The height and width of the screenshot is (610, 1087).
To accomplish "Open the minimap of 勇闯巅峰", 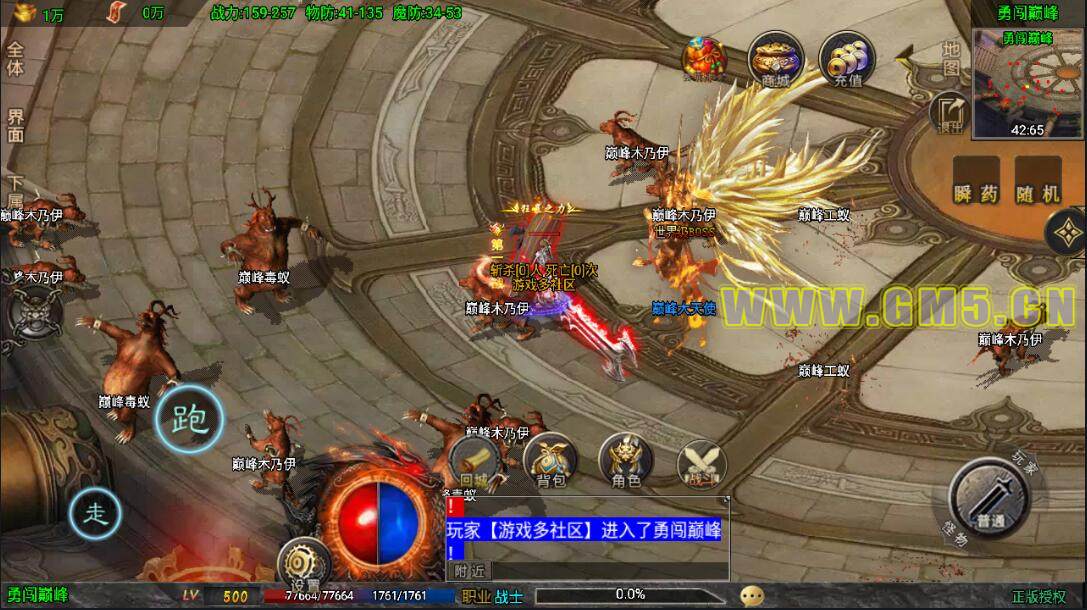I will [x=1026, y=83].
